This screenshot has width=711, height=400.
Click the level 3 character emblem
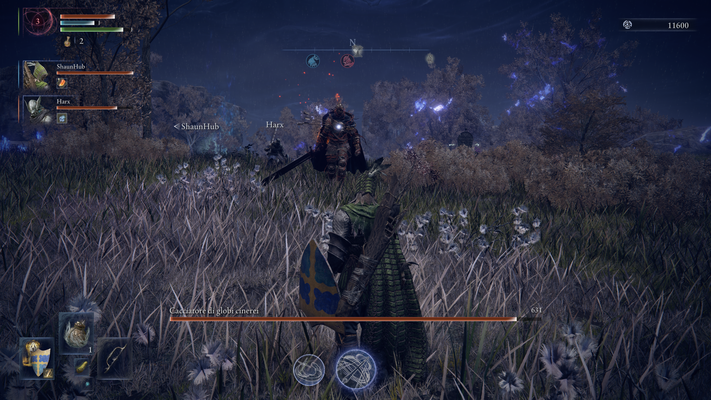point(39,20)
